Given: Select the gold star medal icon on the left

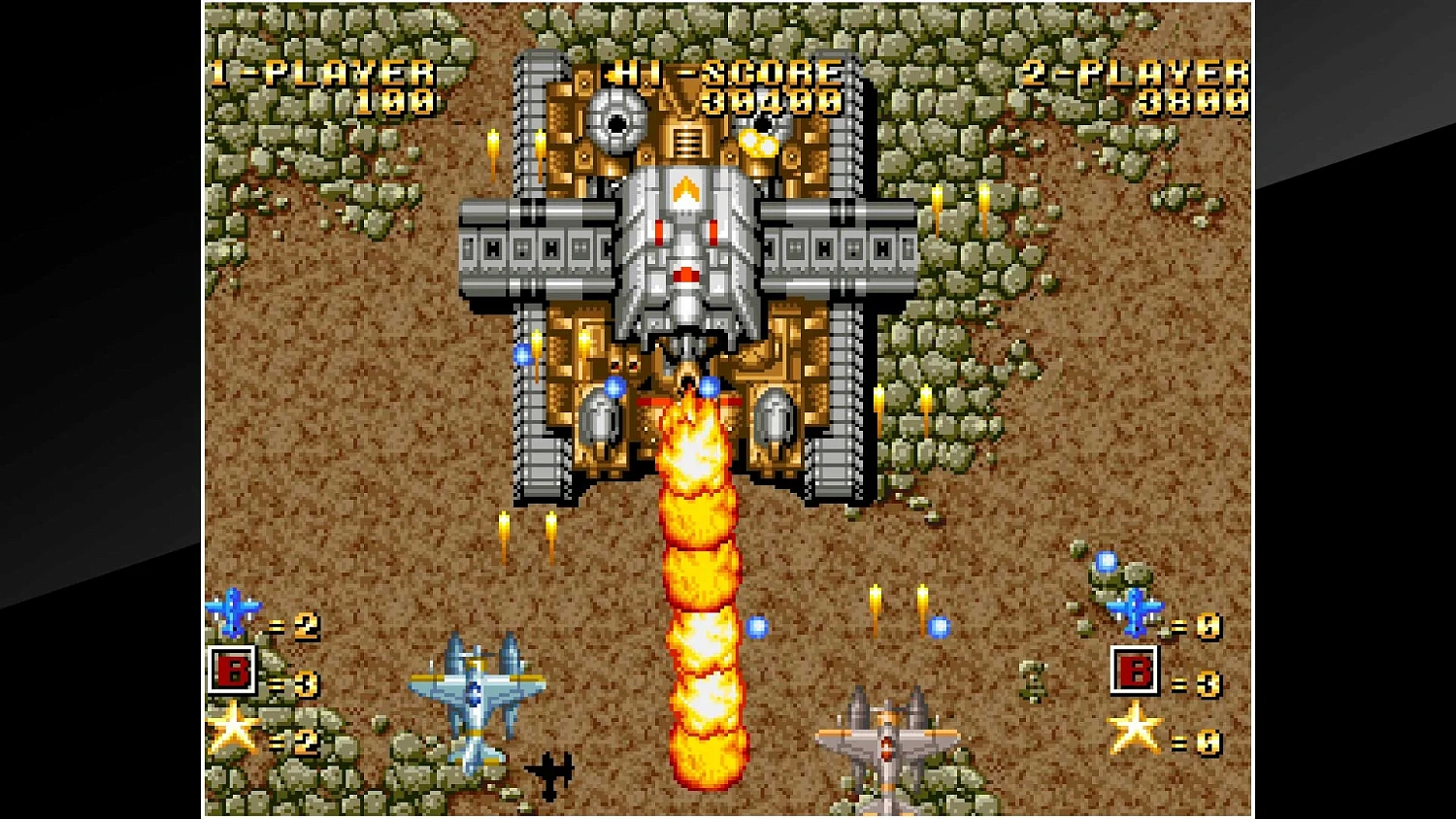Looking at the screenshot, I should coord(235,732).
